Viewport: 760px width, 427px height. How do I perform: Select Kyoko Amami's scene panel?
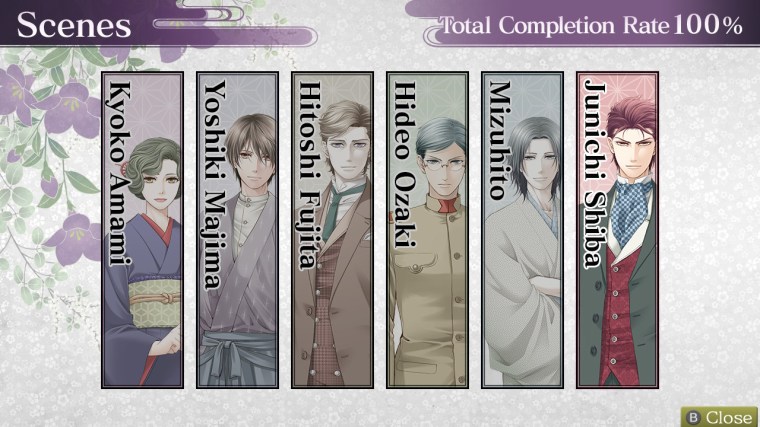[x=142, y=230]
